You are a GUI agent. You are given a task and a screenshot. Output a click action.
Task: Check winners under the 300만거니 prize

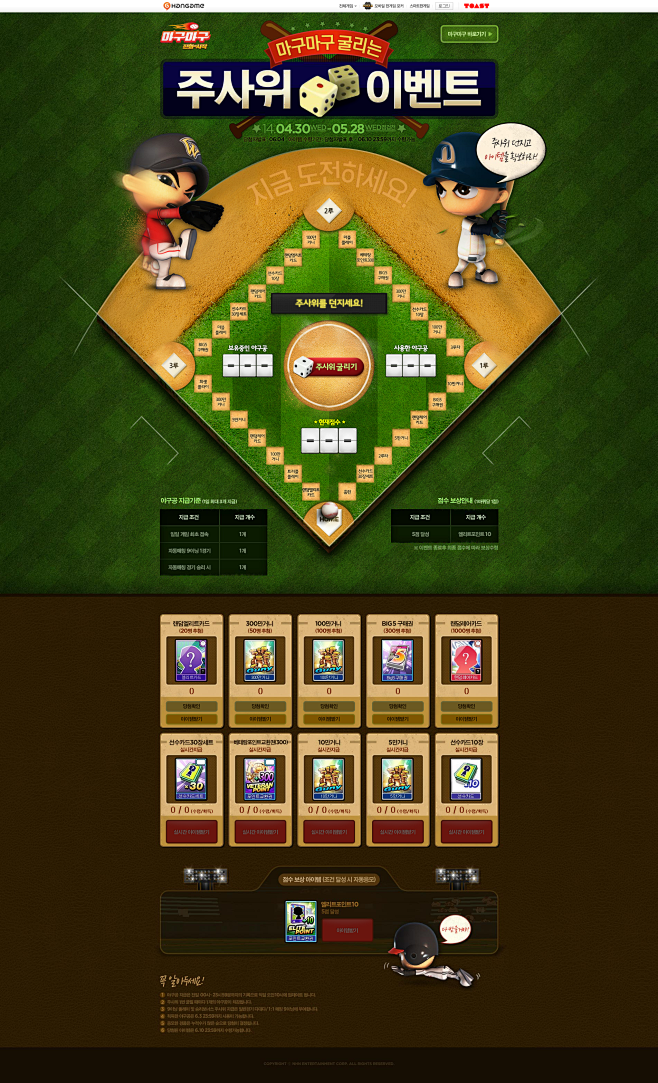260,705
